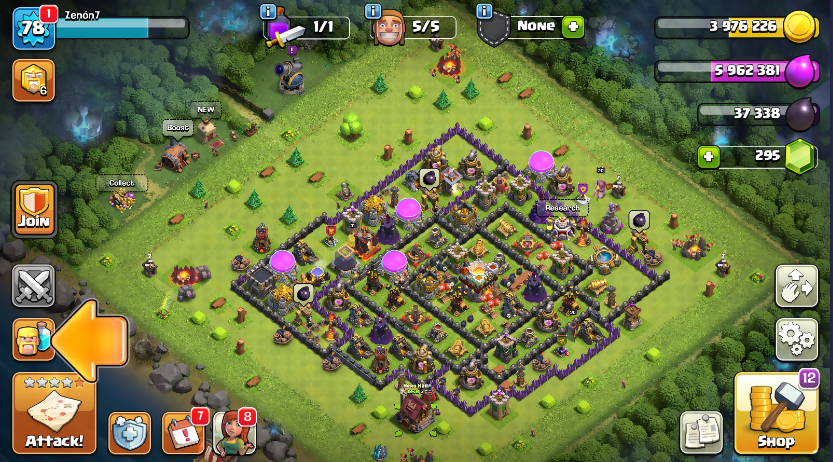Open the red-haired villager icon with 8 alerts

point(233,432)
